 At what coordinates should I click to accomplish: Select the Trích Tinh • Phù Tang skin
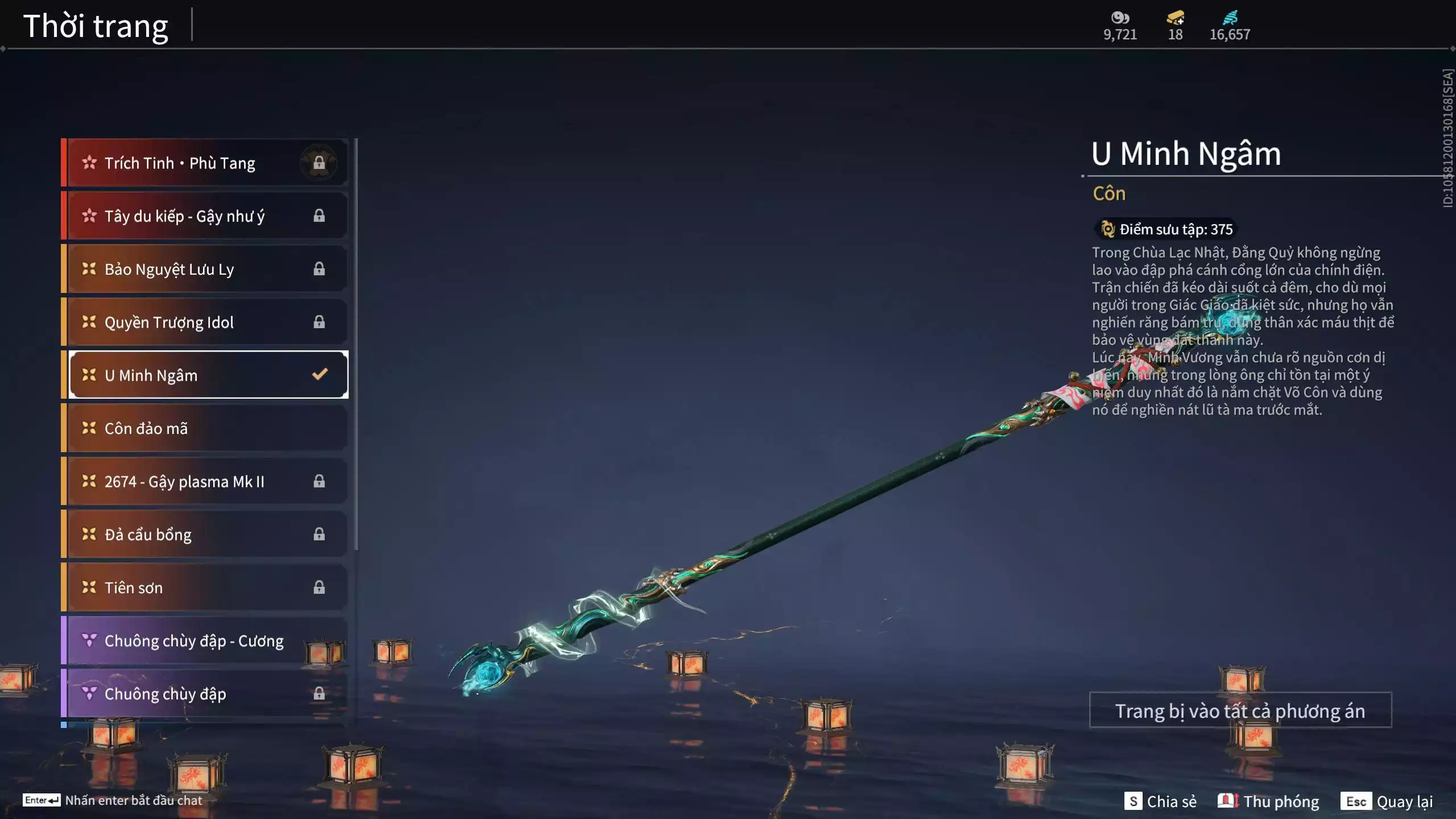point(205,163)
